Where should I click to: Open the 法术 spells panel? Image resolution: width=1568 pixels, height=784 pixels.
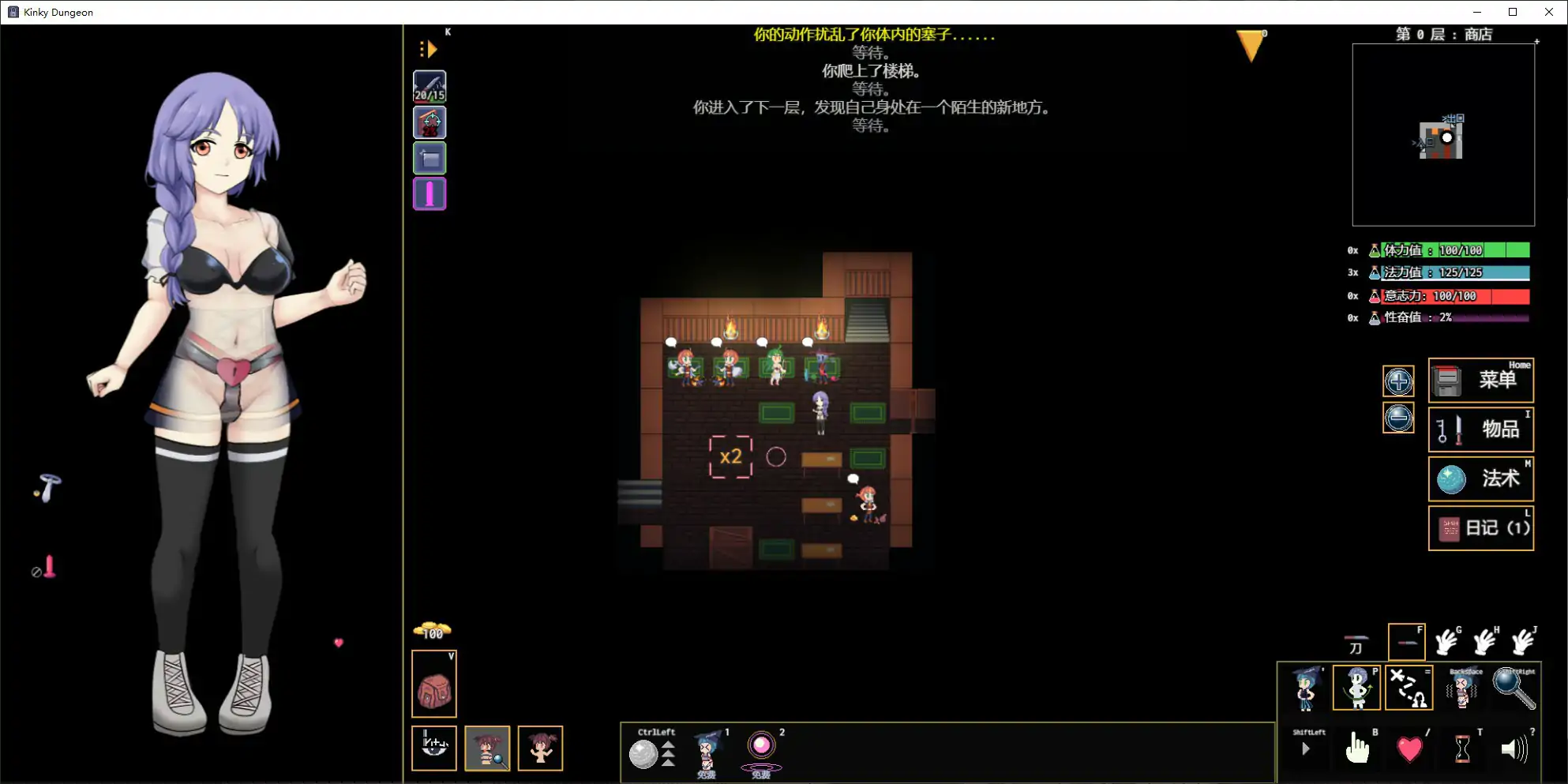[x=1480, y=478]
